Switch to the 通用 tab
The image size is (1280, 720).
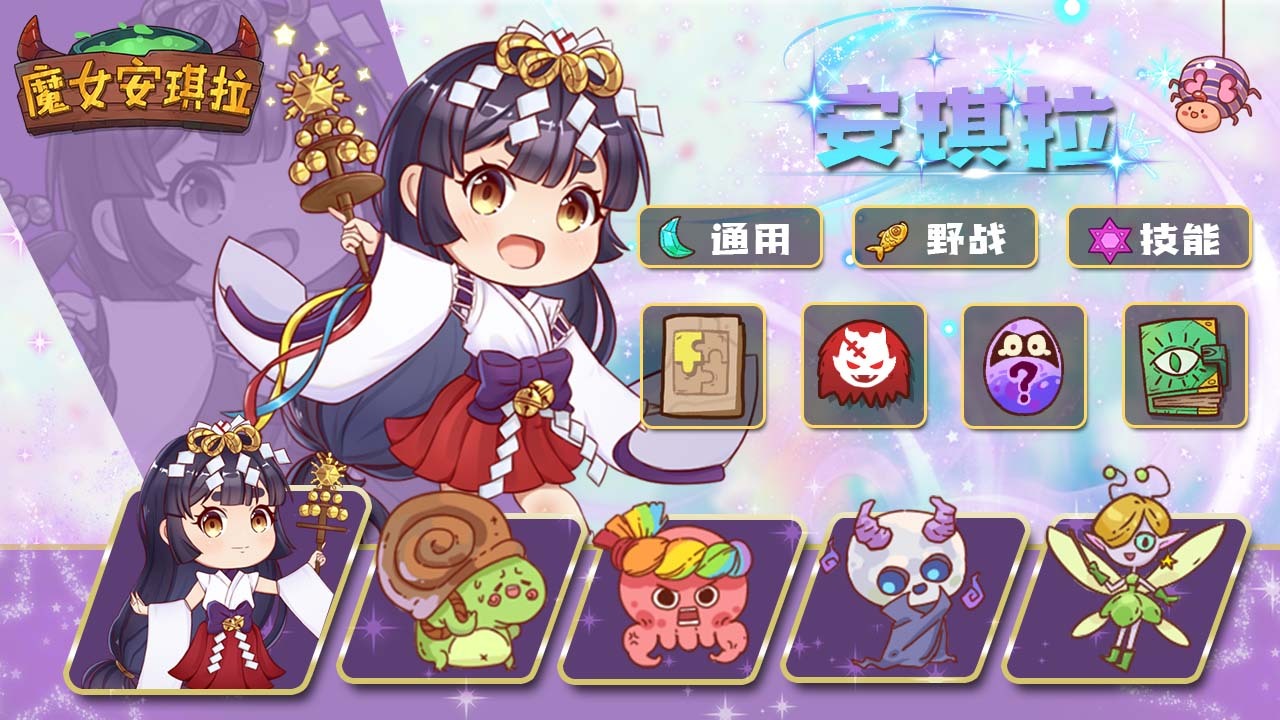click(730, 238)
